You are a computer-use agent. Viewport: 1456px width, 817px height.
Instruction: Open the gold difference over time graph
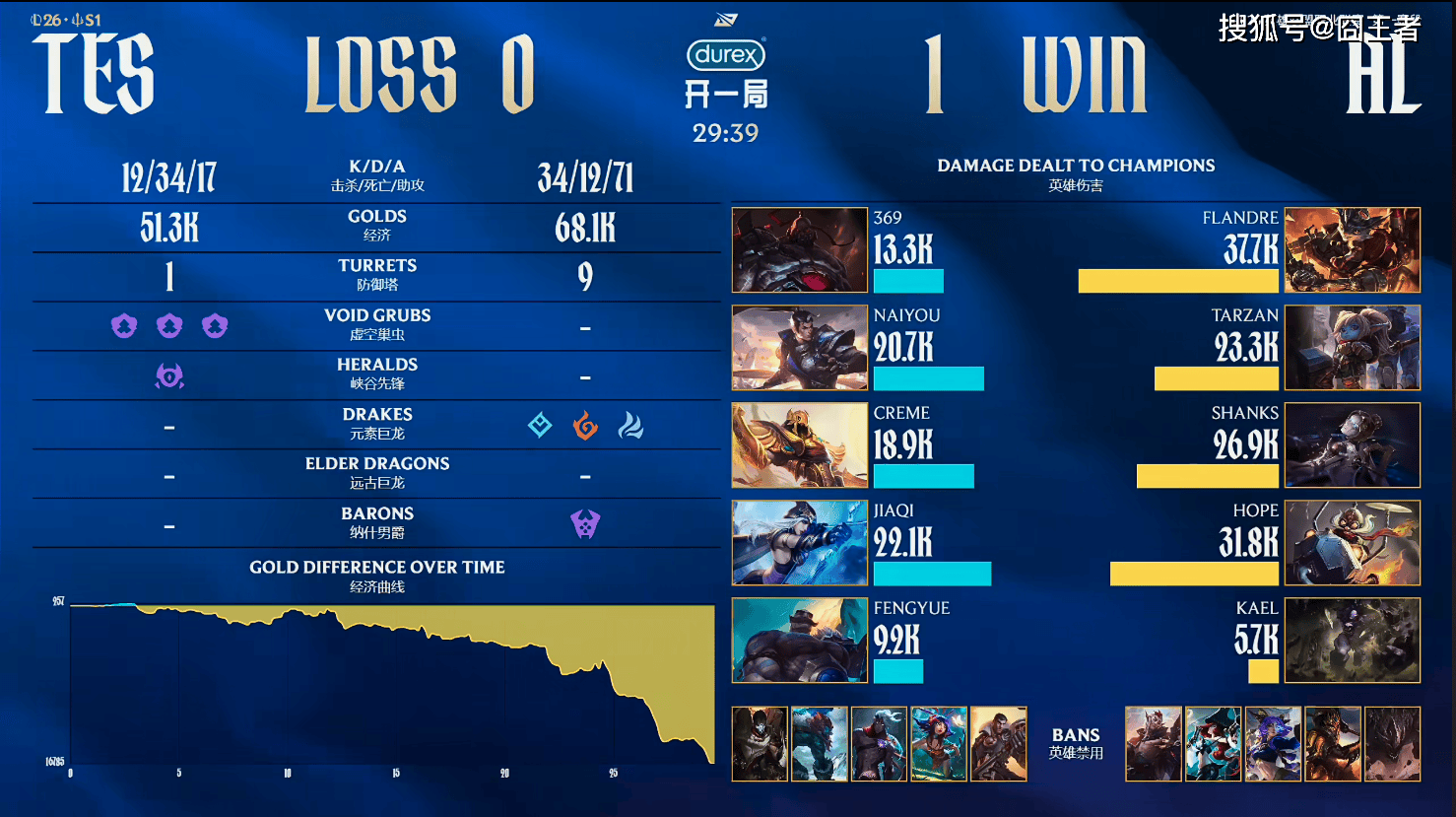(392, 680)
